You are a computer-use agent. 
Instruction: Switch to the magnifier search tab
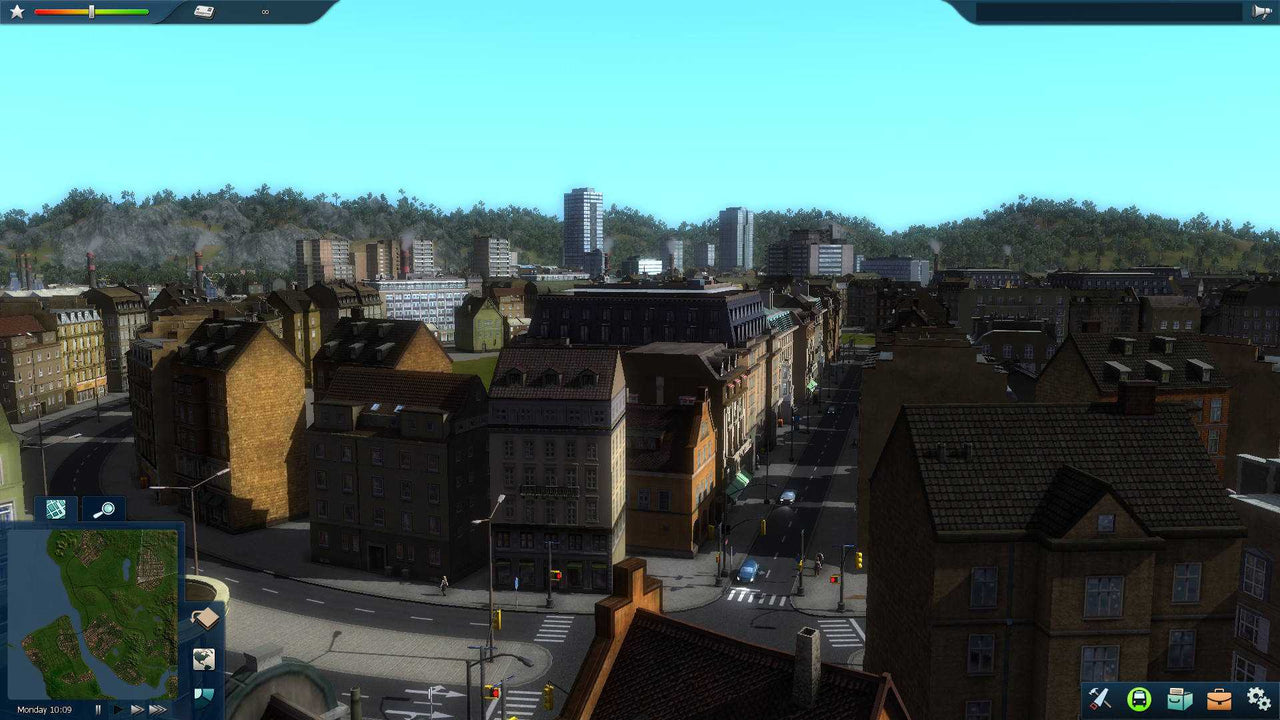(x=104, y=510)
